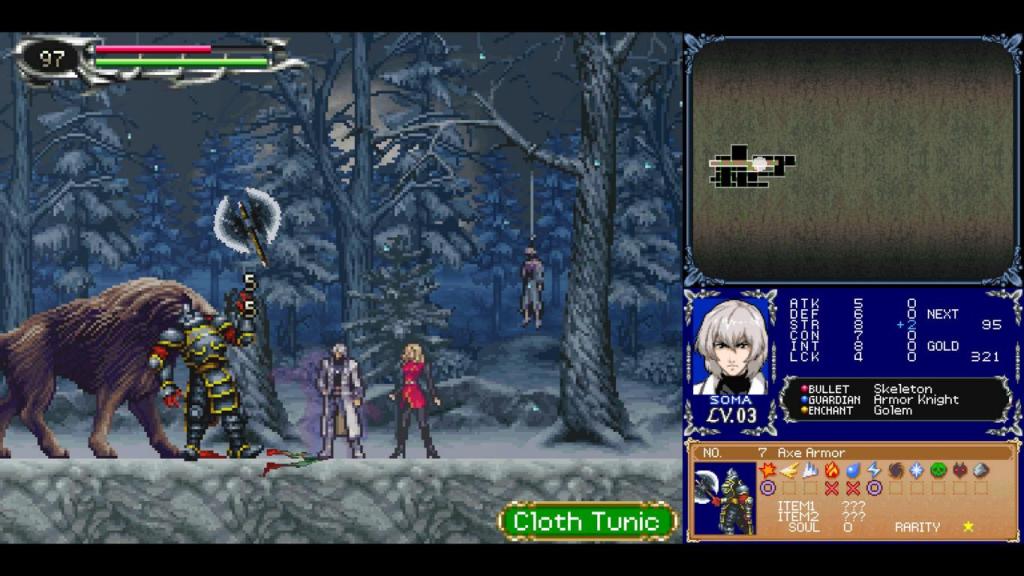Viewport: 1024px width, 576px height.
Task: Click the green skull poison icon
Action: click(938, 470)
